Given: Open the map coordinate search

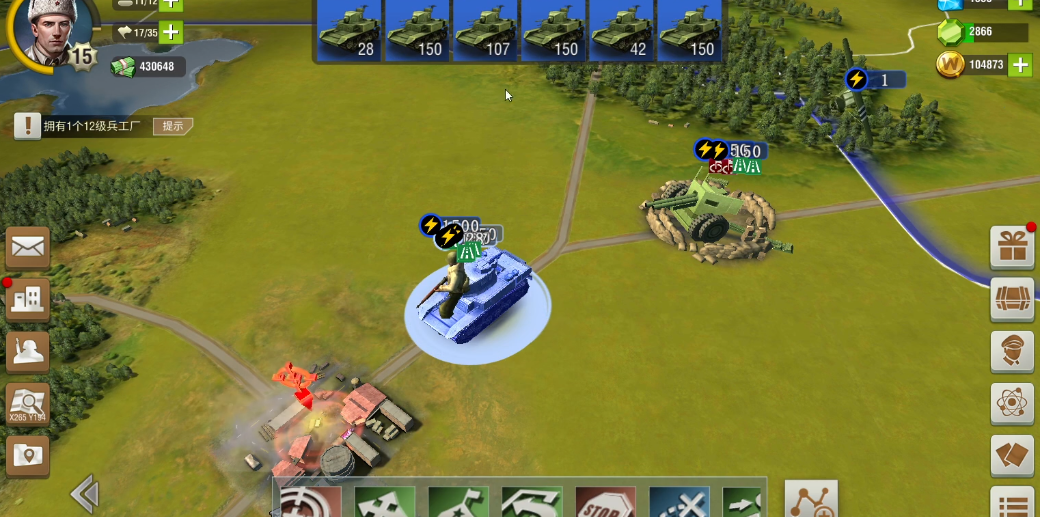Looking at the screenshot, I should [x=28, y=404].
